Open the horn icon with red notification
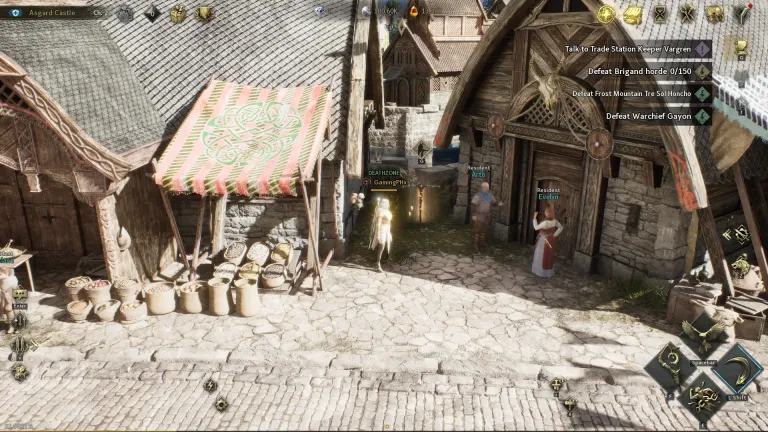This screenshot has height=432, width=768. 741,14
